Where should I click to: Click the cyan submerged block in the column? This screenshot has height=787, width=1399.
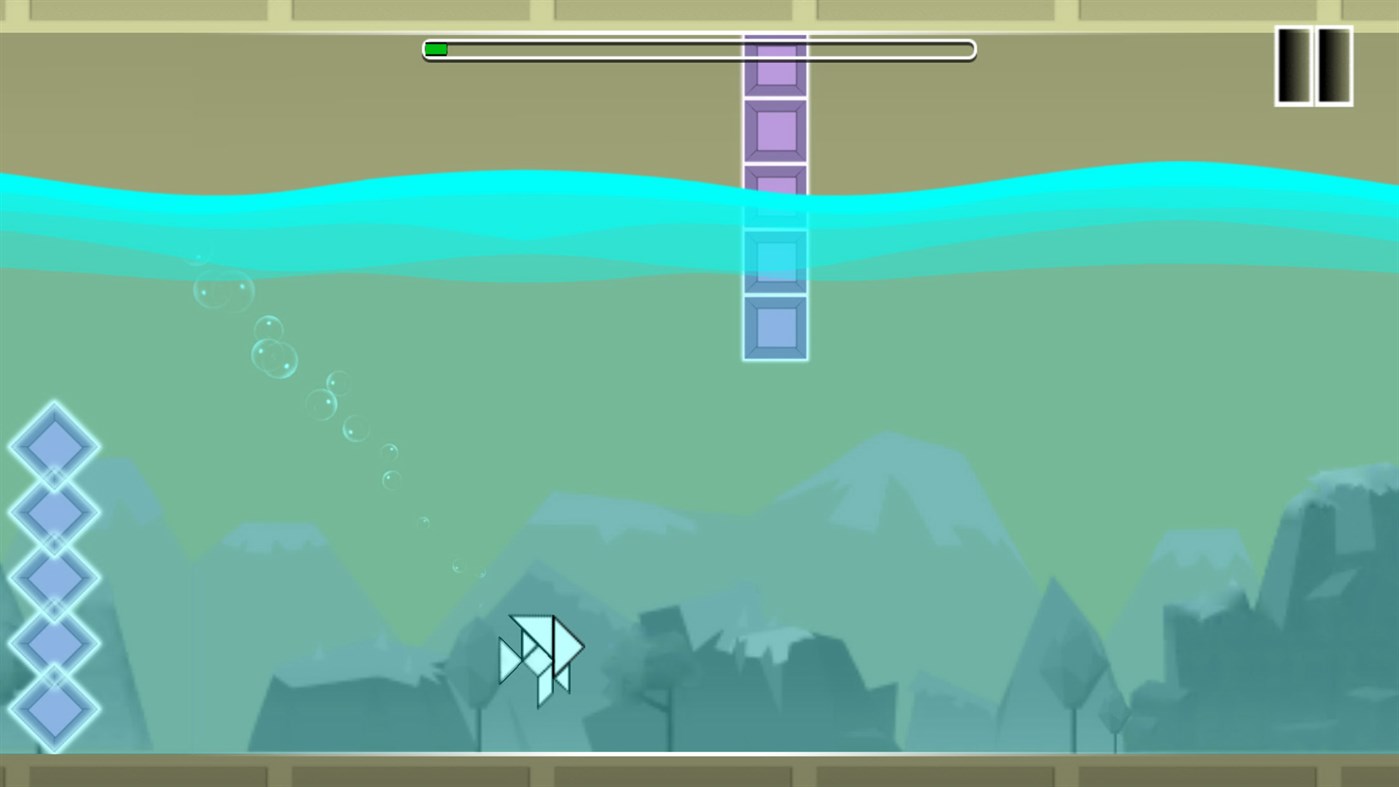[775, 260]
